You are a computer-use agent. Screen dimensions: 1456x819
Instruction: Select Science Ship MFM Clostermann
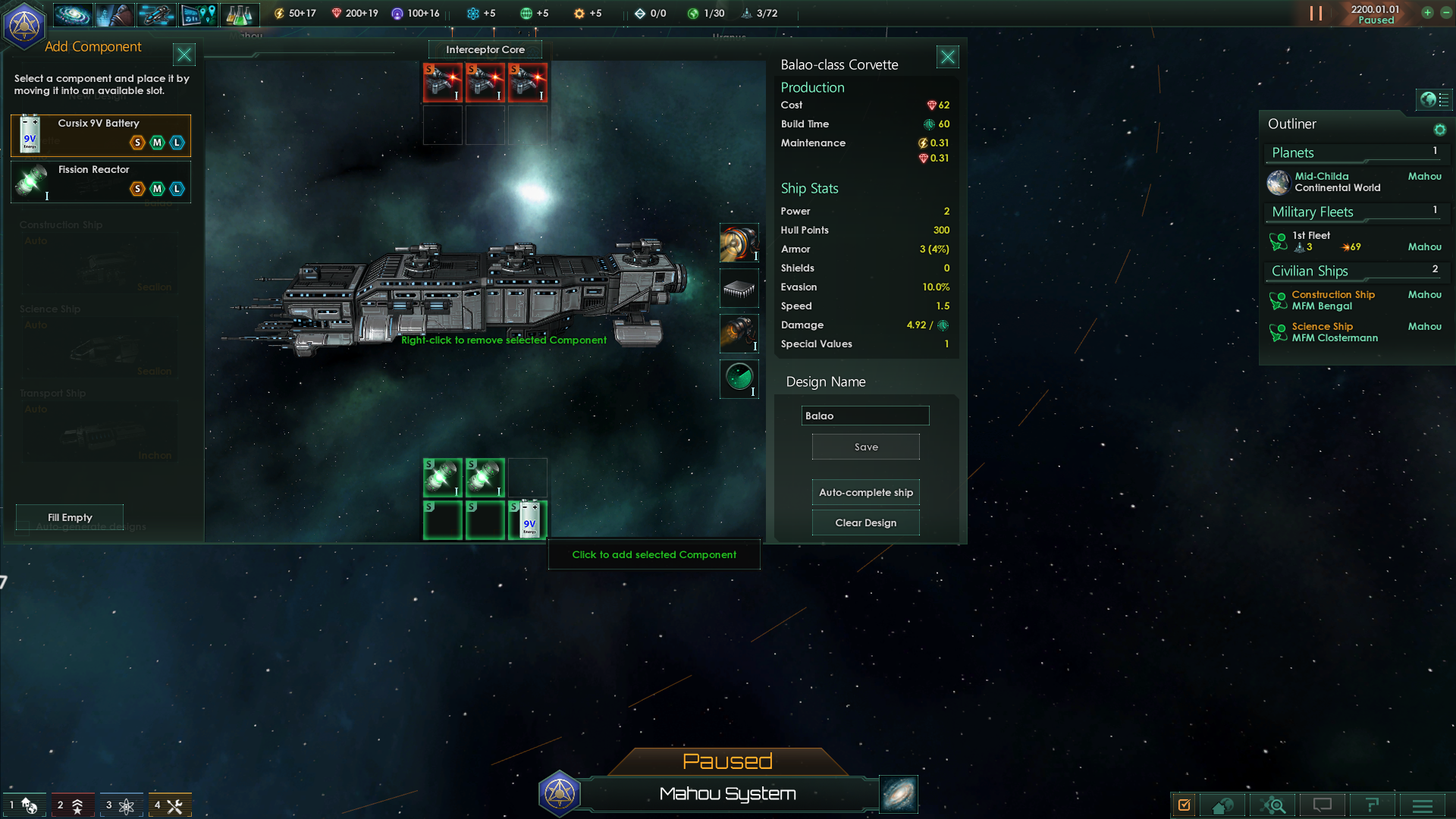pos(1334,332)
